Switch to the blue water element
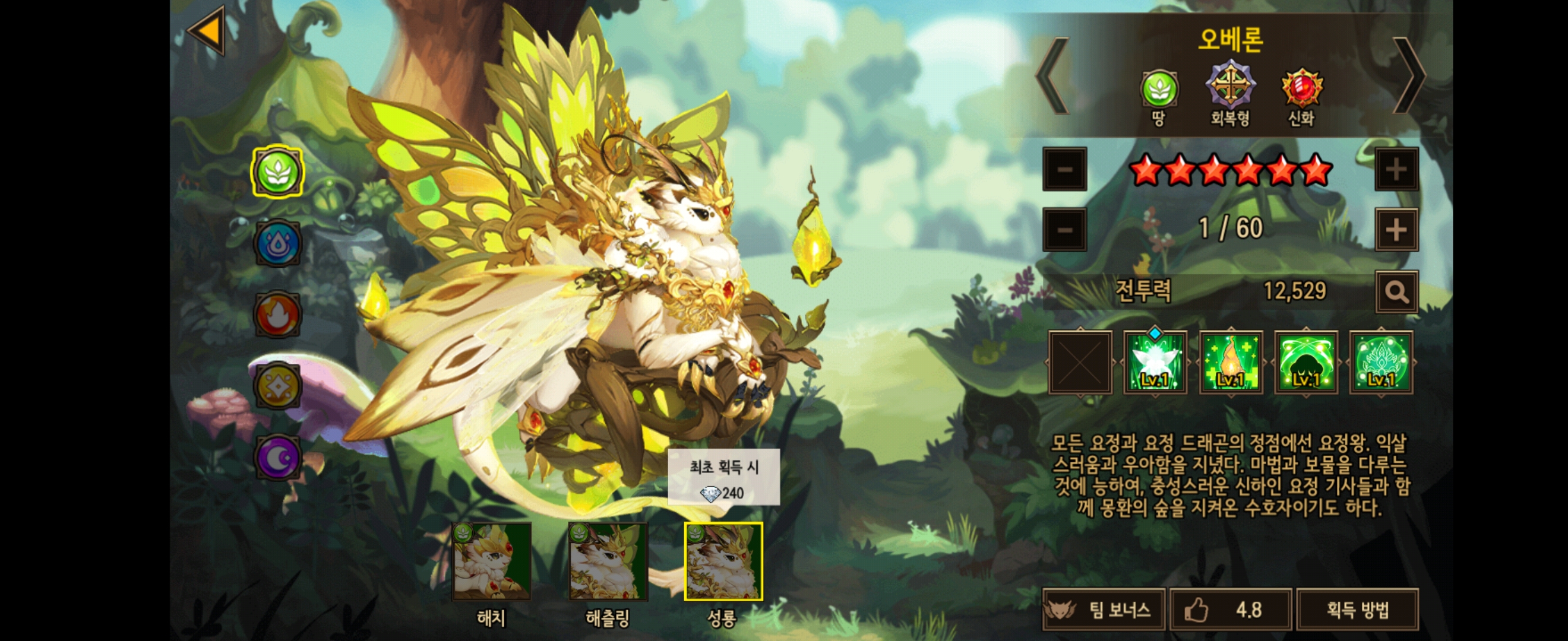 point(277,243)
